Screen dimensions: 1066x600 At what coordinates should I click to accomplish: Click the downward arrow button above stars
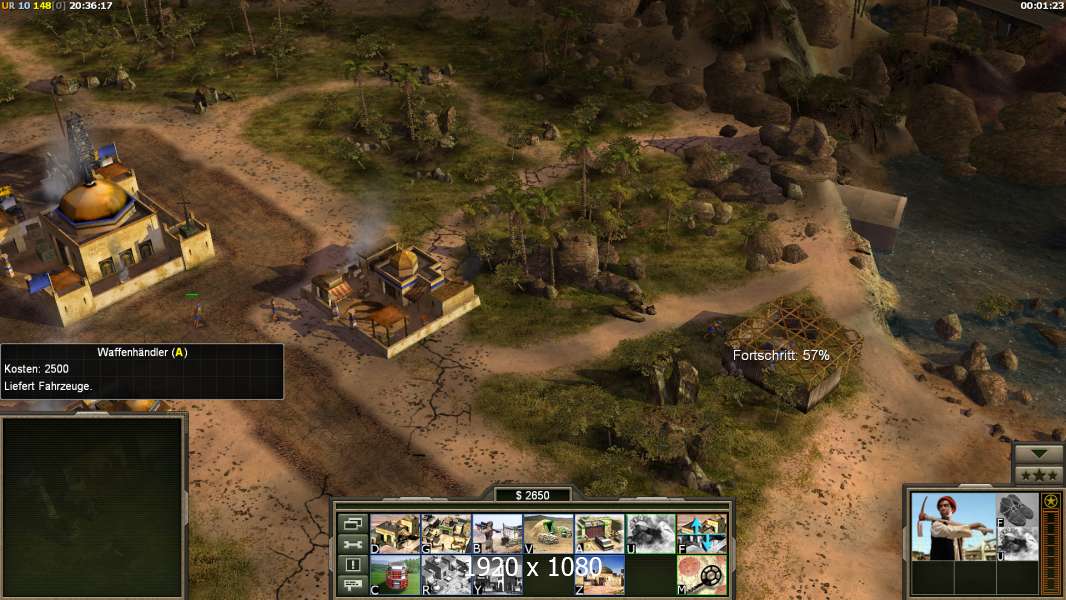point(1038,453)
